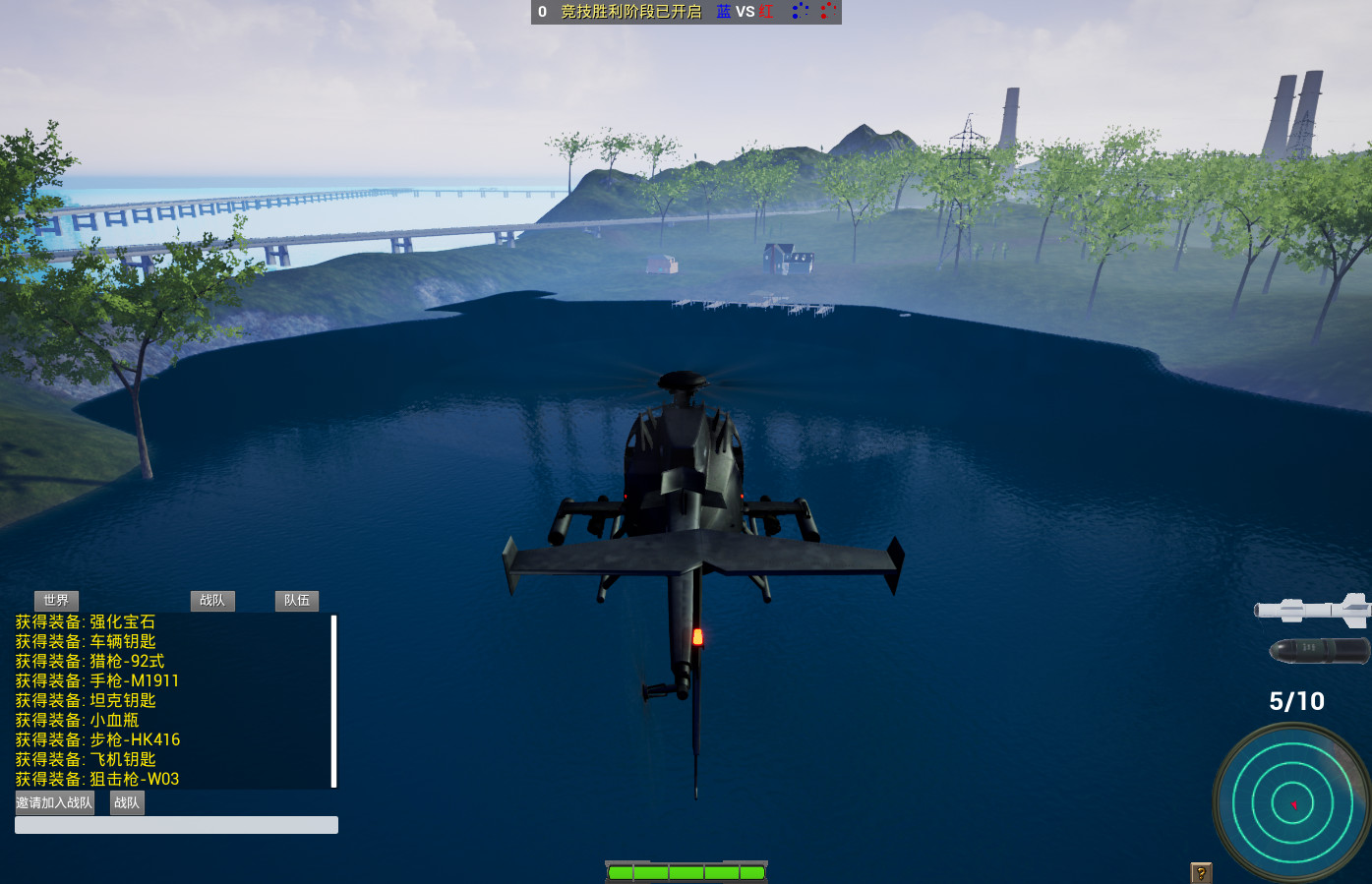Toggle the 战队 chat channel
This screenshot has width=1372, height=884.
[212, 601]
